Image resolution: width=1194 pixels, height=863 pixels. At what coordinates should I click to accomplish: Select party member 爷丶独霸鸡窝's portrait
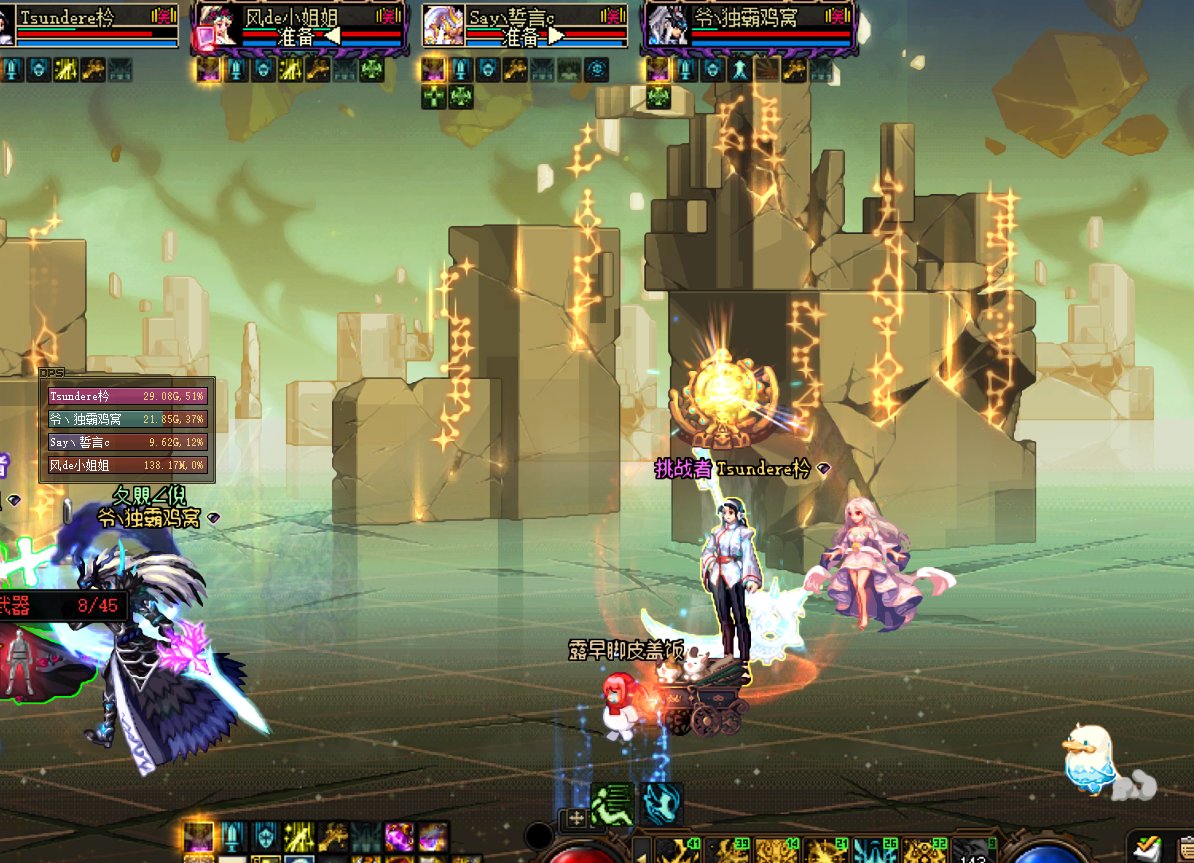(x=664, y=26)
